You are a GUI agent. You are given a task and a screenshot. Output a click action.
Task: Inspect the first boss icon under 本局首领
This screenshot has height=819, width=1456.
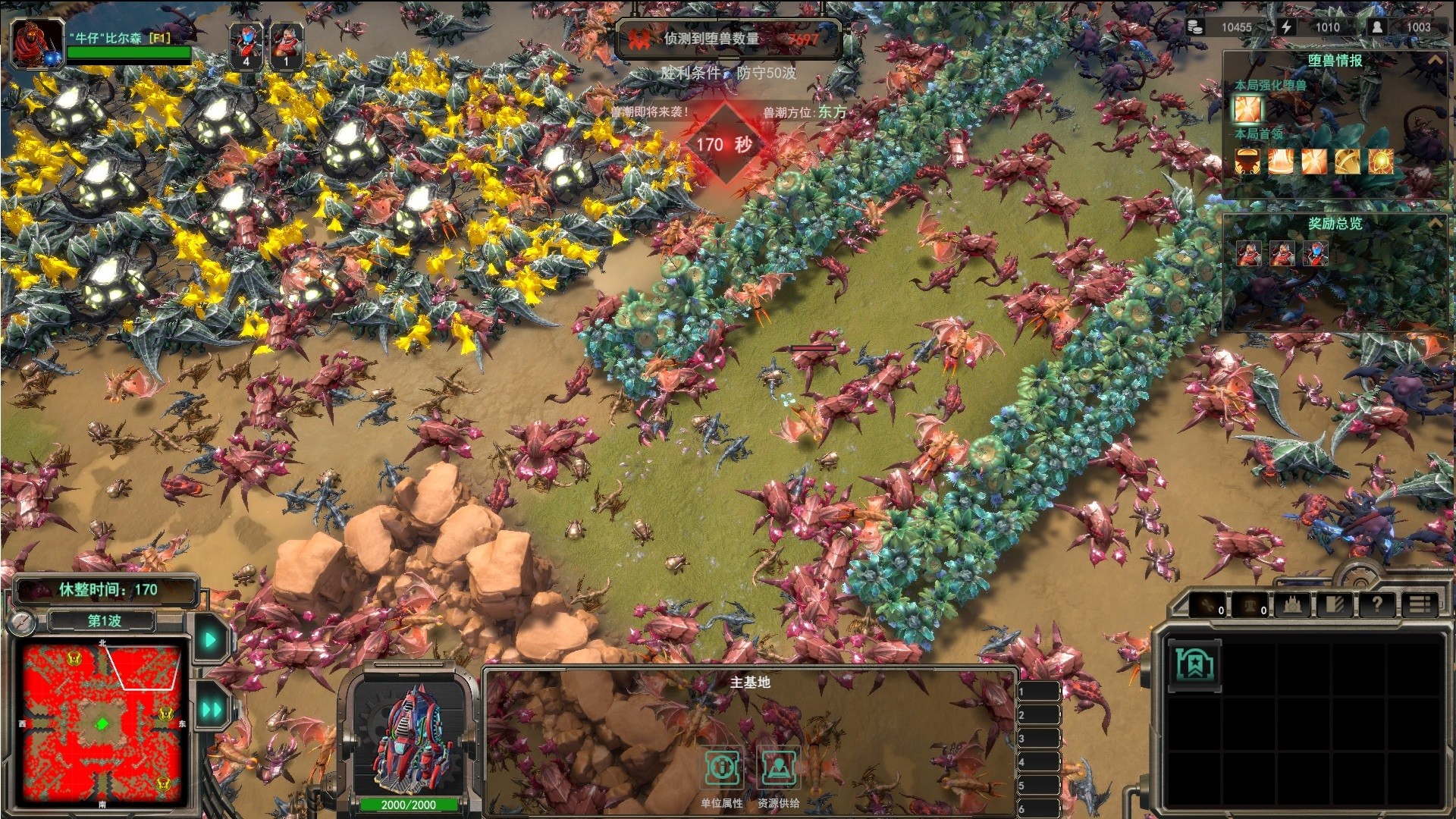pos(1247,162)
